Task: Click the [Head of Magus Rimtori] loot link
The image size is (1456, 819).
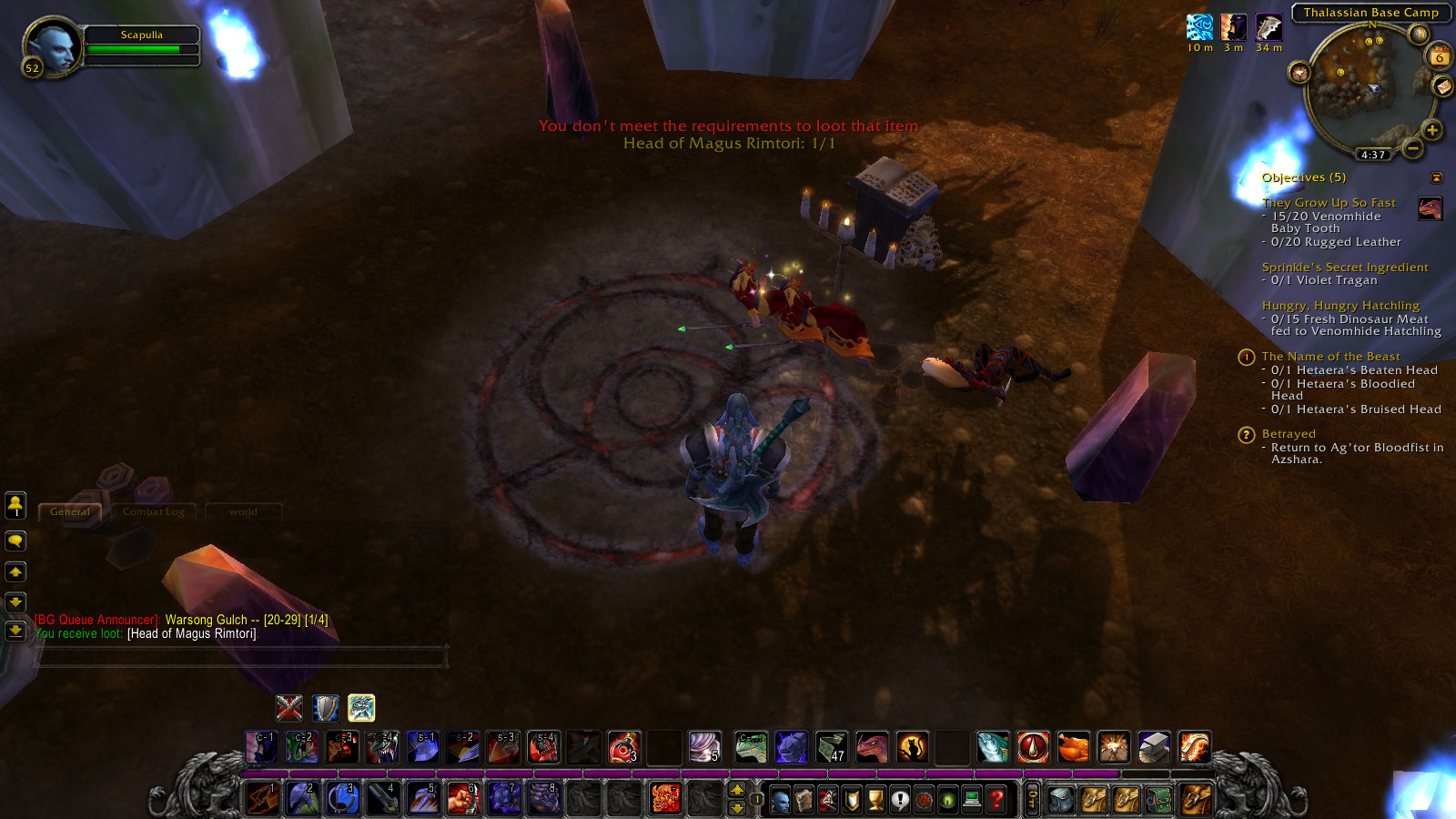Action: [191, 632]
